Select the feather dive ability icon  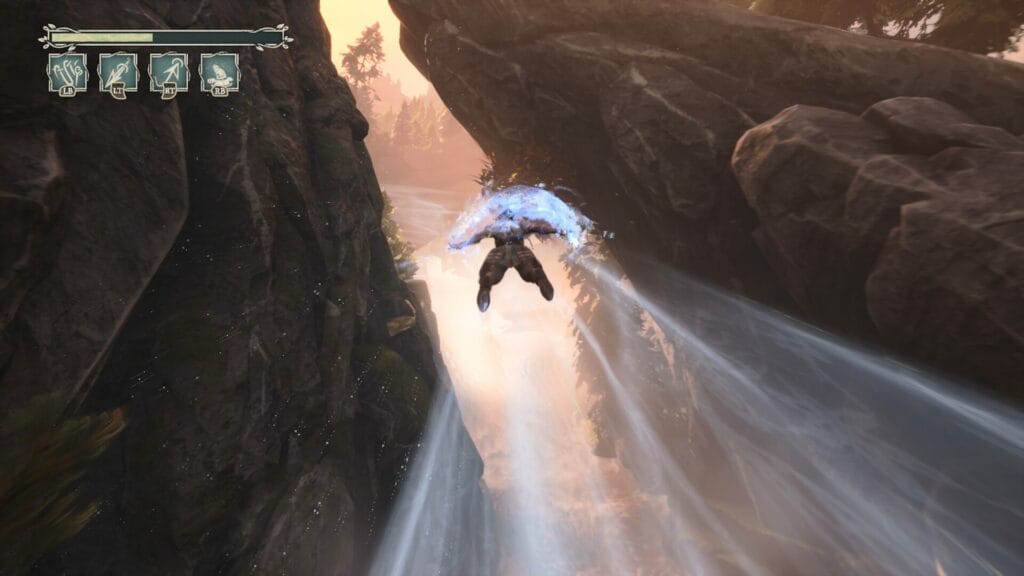pyautogui.click(x=118, y=73)
